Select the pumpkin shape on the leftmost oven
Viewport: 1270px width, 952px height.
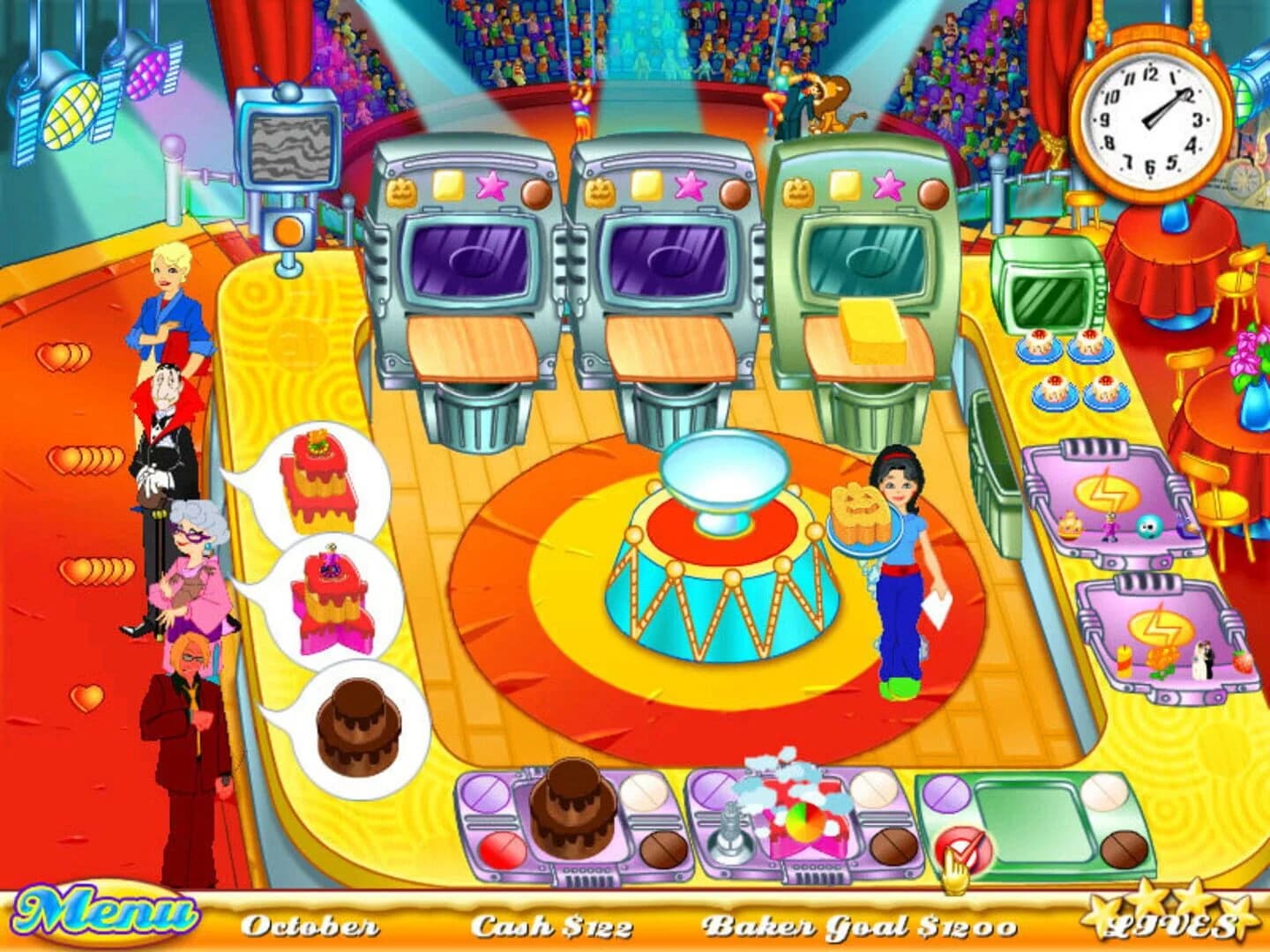click(400, 191)
